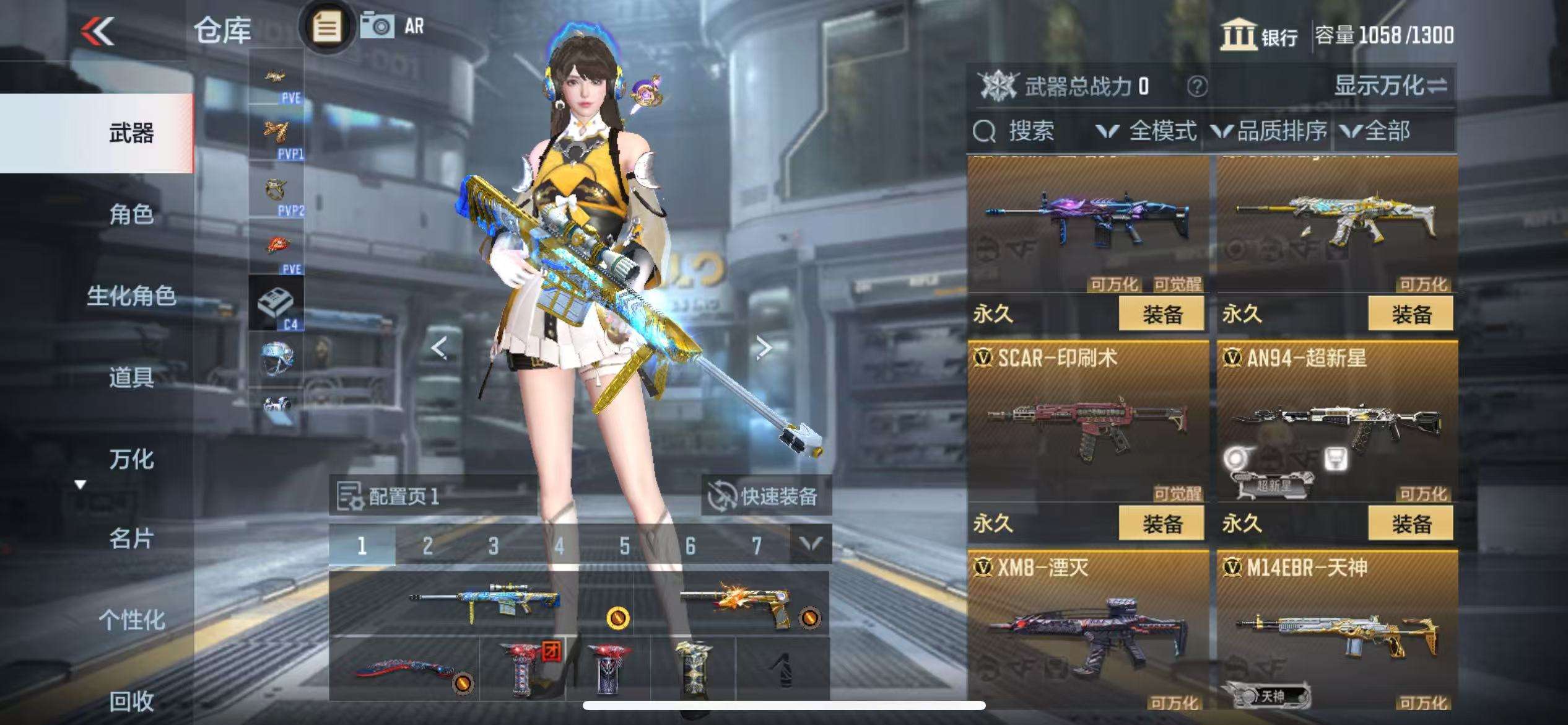Open the 快速装备 quick equip
1568x725 pixels.
point(765,496)
